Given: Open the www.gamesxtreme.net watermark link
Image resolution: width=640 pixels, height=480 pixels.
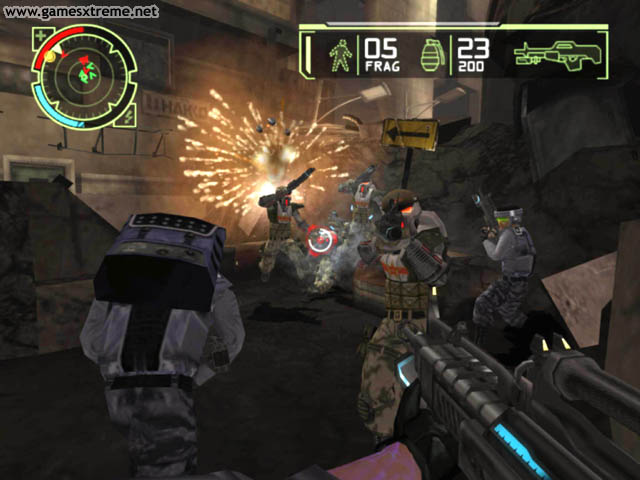Looking at the screenshot, I should click(80, 12).
